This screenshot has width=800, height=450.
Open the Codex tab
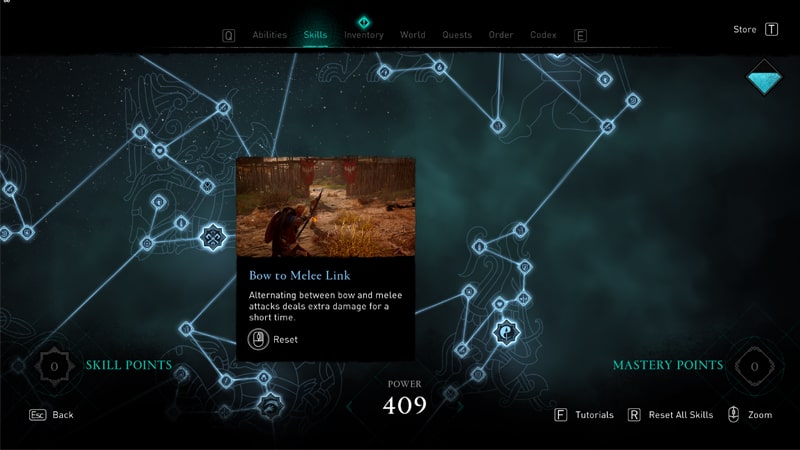pyautogui.click(x=543, y=35)
